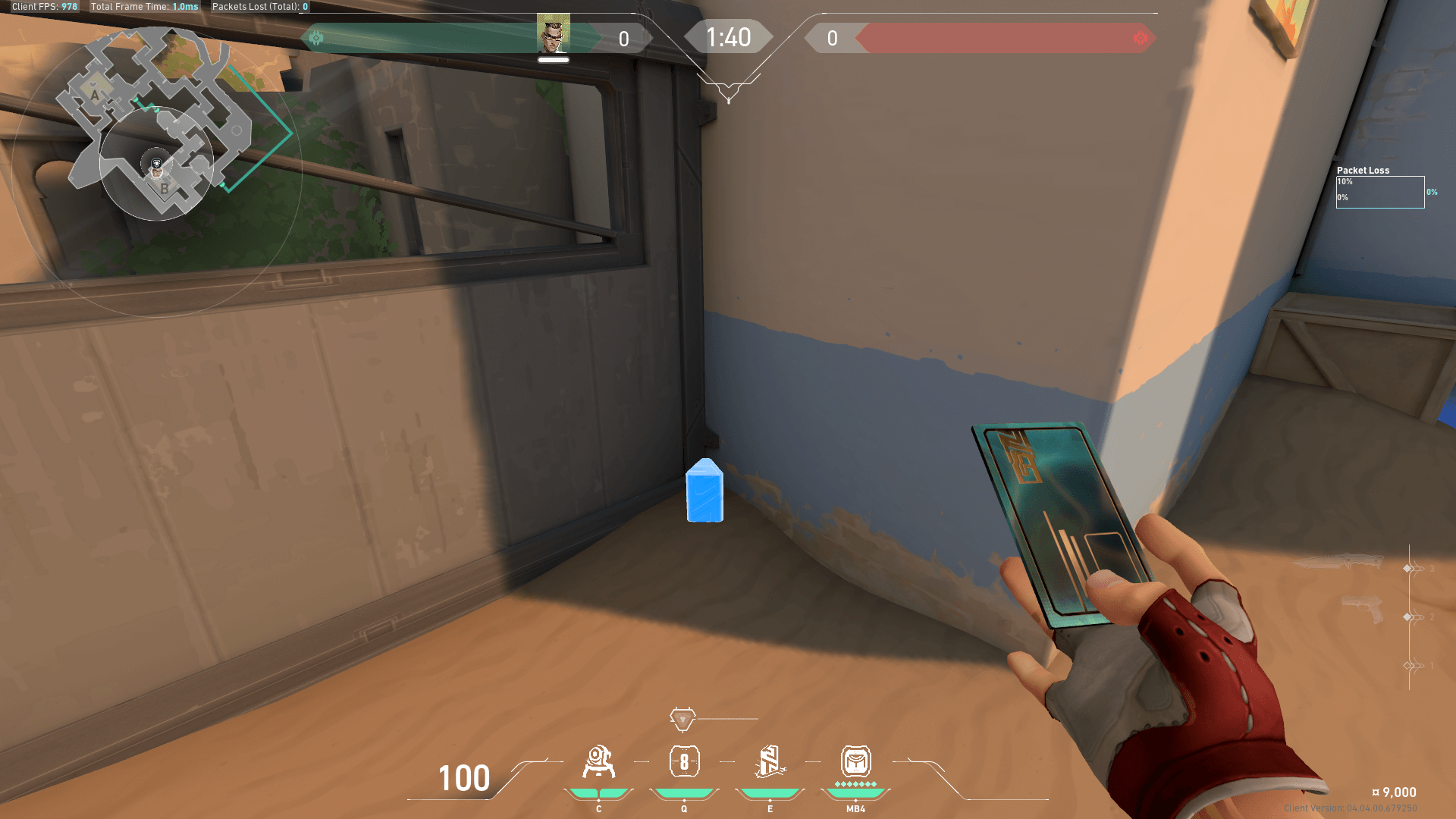Click the Packet Loss graph box
This screenshot has width=1456, height=819.
pyautogui.click(x=1379, y=192)
